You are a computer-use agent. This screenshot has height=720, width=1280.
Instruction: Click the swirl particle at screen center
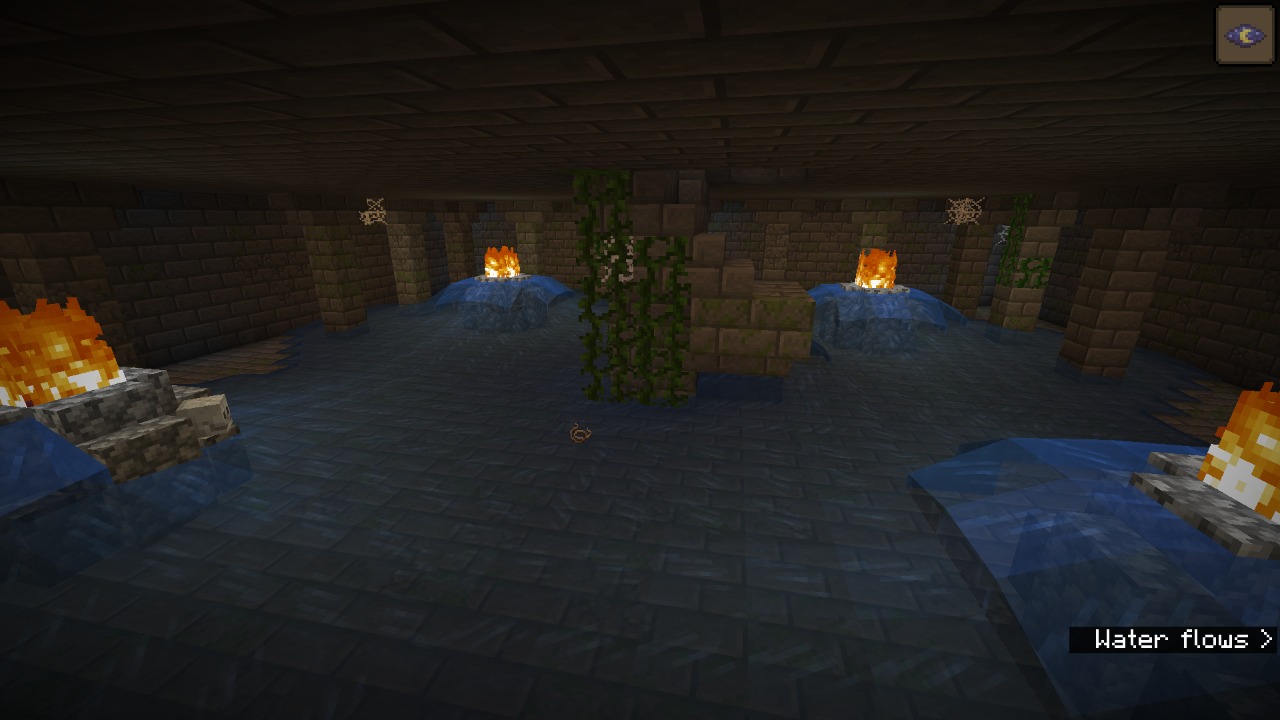point(578,433)
